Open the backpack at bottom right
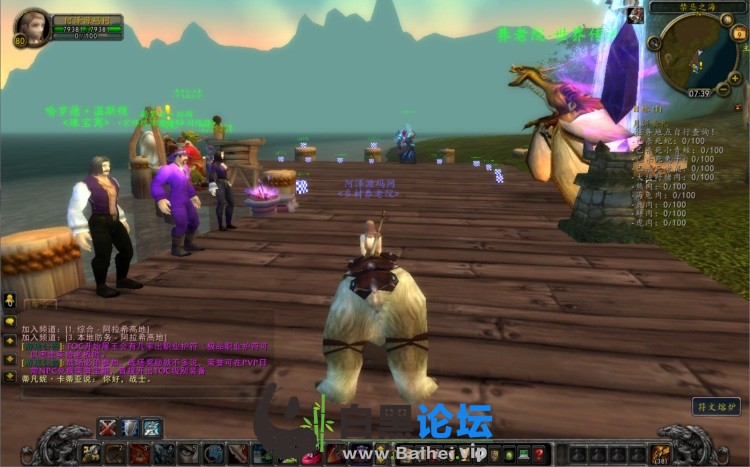750x467 pixels. (x=660, y=453)
